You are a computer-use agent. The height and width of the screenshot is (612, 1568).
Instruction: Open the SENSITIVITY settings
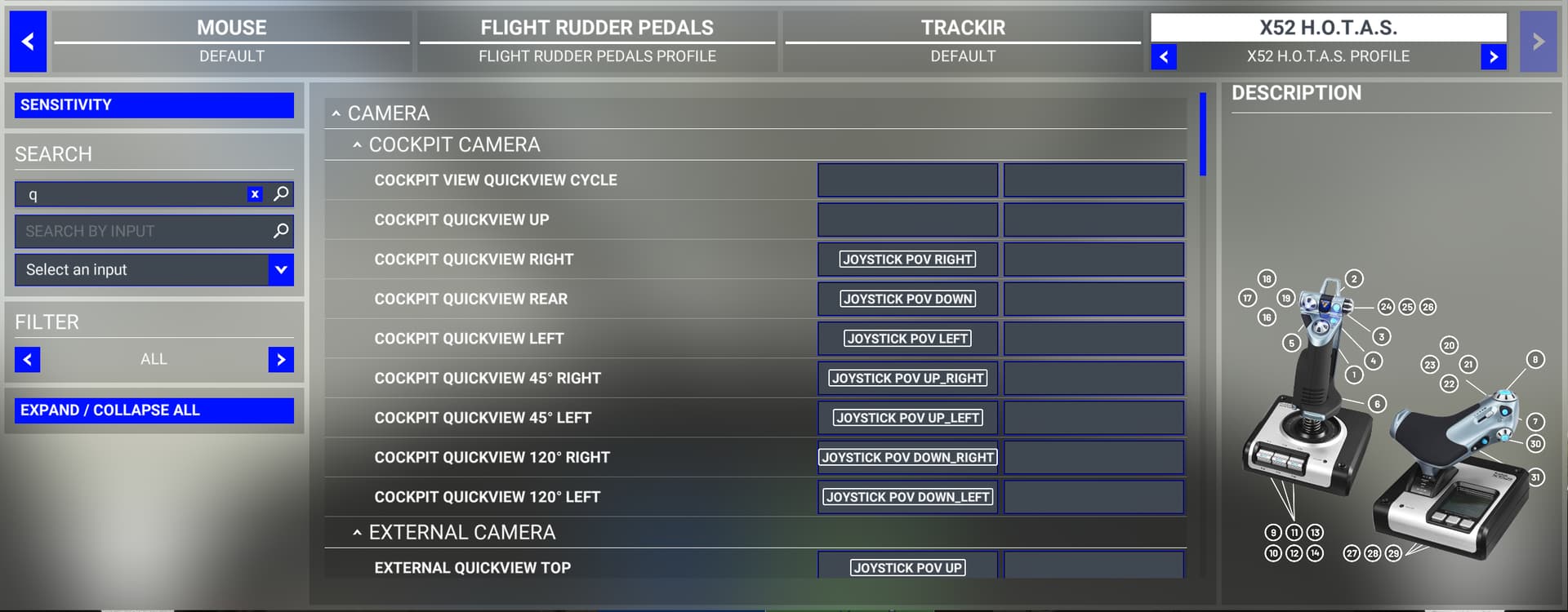point(153,104)
